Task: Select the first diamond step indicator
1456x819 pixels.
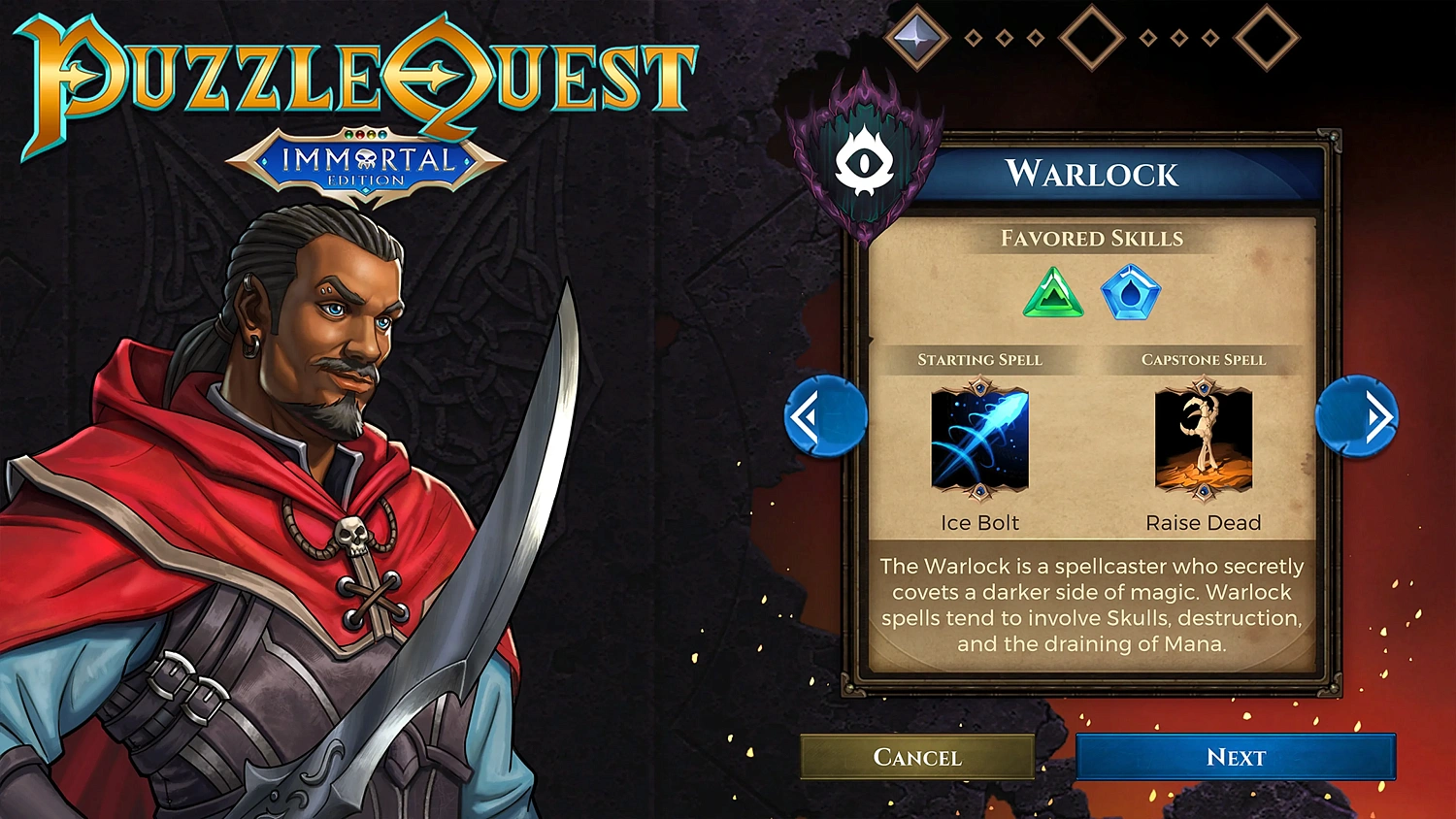Action: click(x=917, y=39)
